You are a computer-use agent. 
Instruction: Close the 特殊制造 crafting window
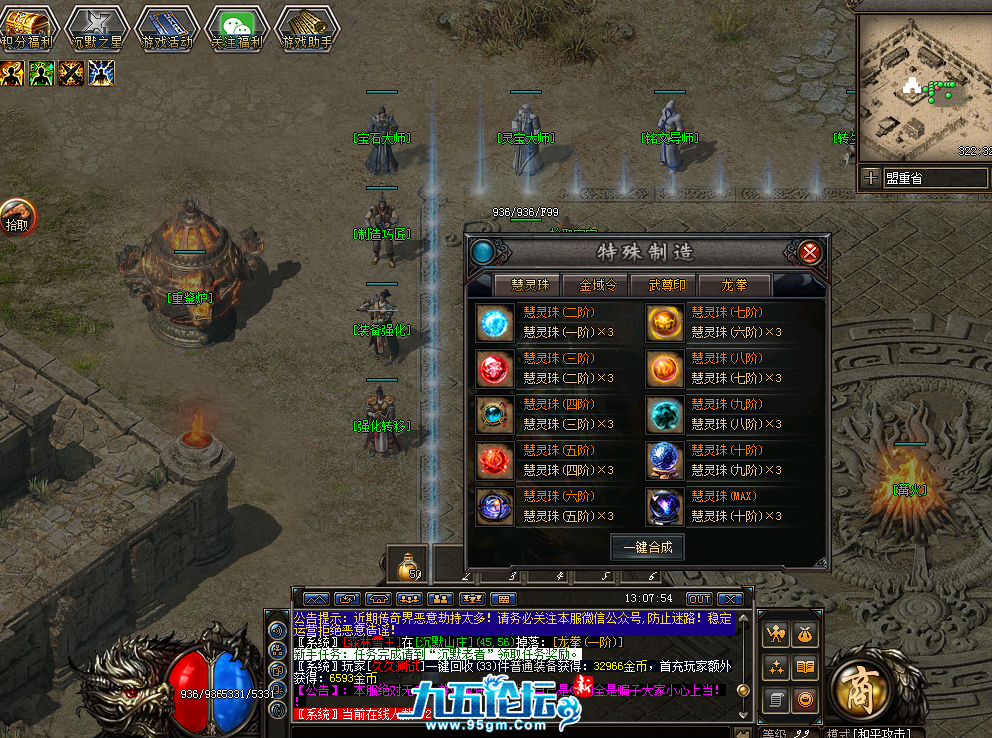point(810,252)
